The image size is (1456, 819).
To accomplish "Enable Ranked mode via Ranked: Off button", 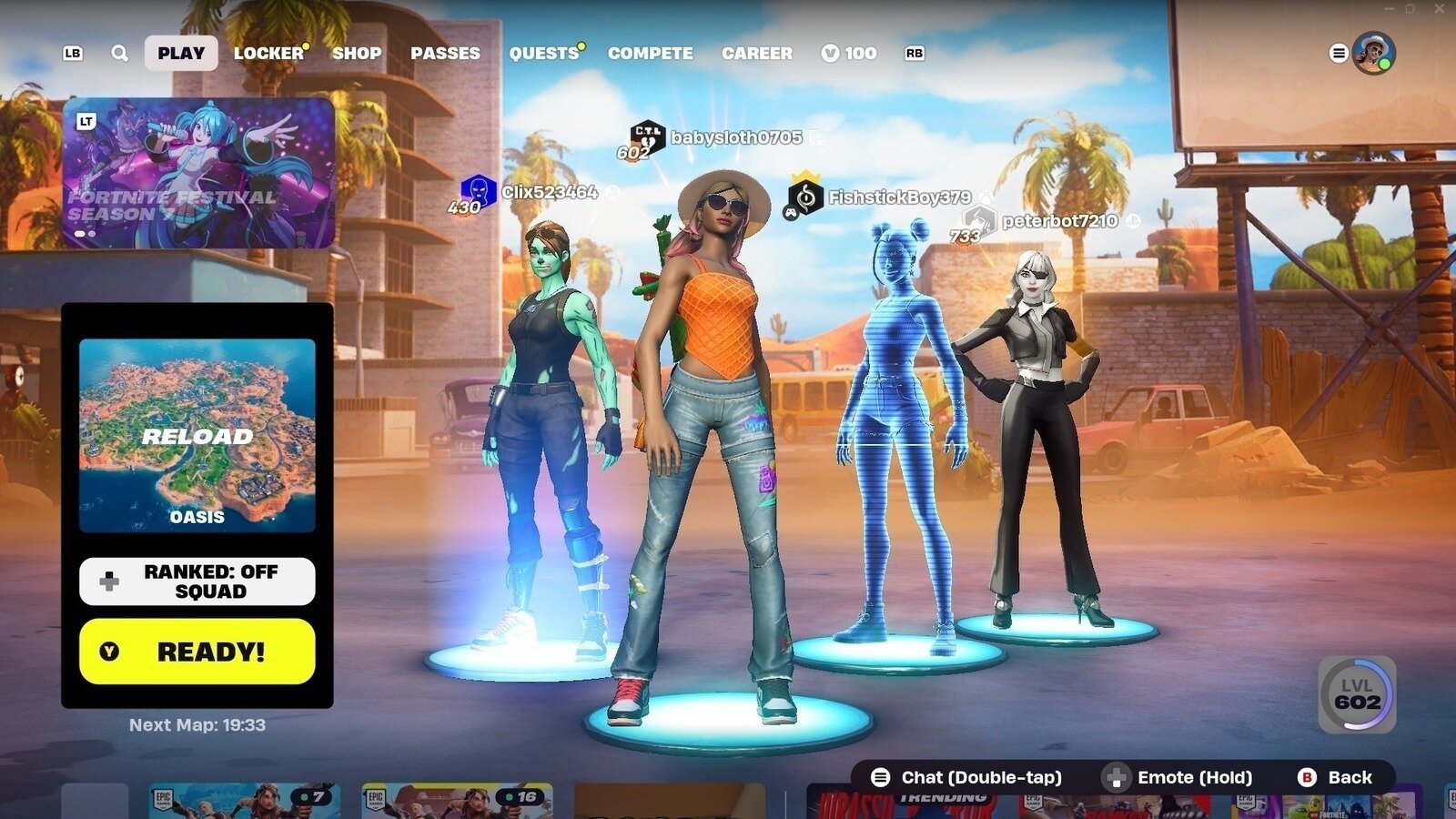I will coord(197,581).
